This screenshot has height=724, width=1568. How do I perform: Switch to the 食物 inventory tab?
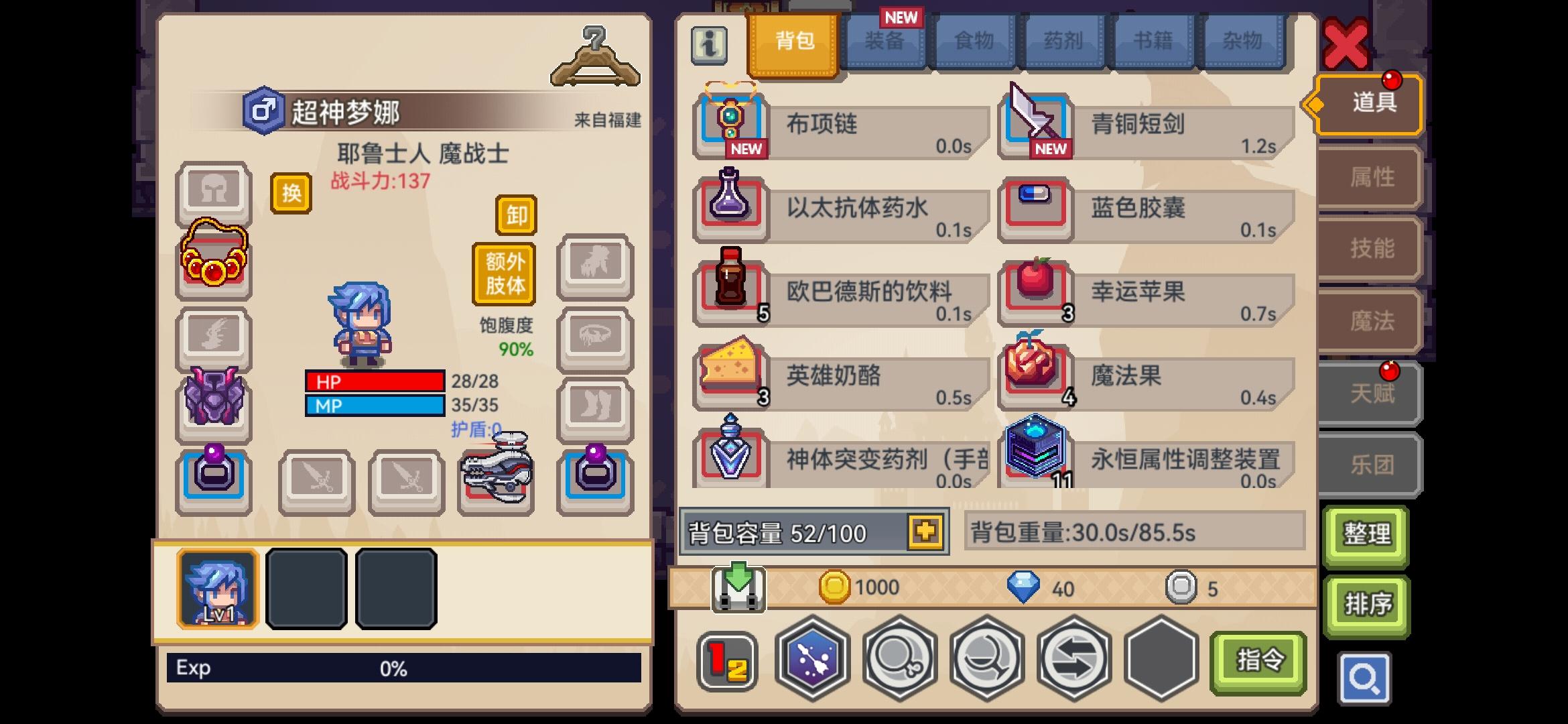pos(973,40)
